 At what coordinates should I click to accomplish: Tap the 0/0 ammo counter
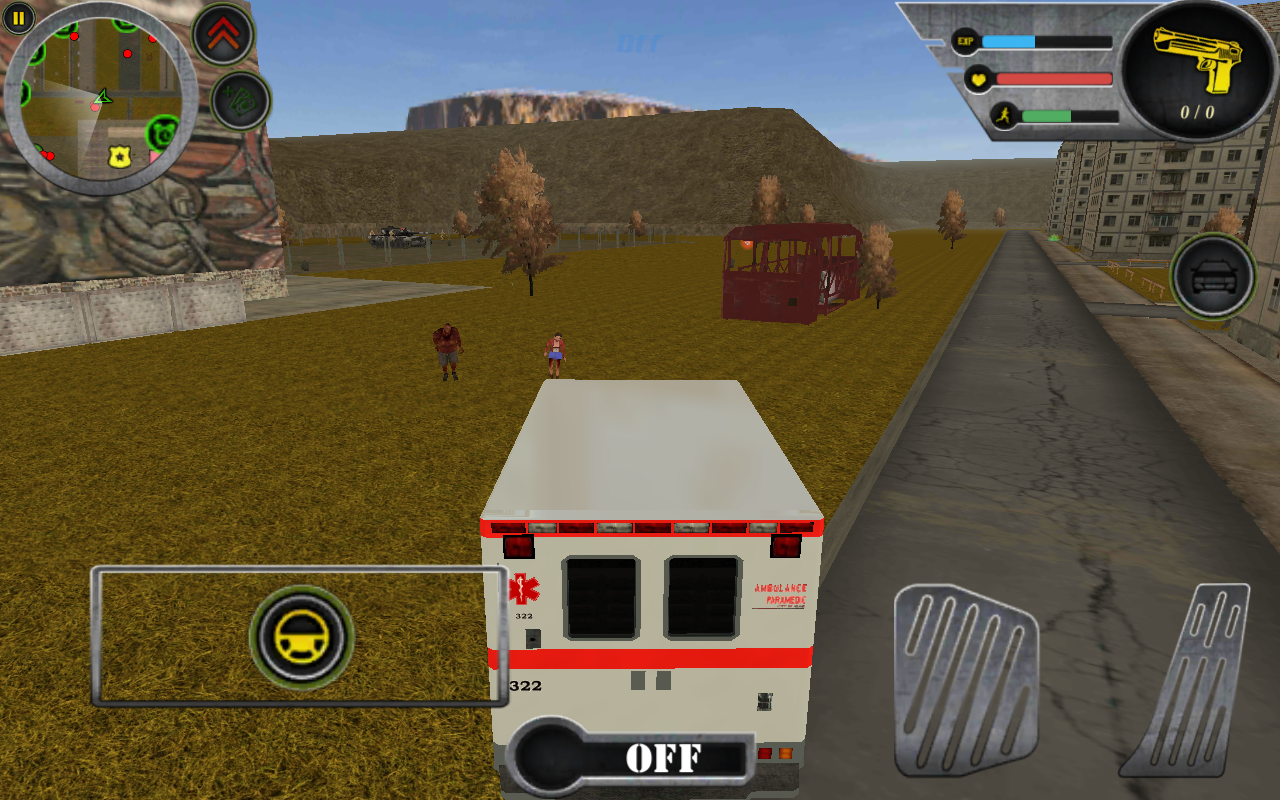pyautogui.click(x=1196, y=110)
